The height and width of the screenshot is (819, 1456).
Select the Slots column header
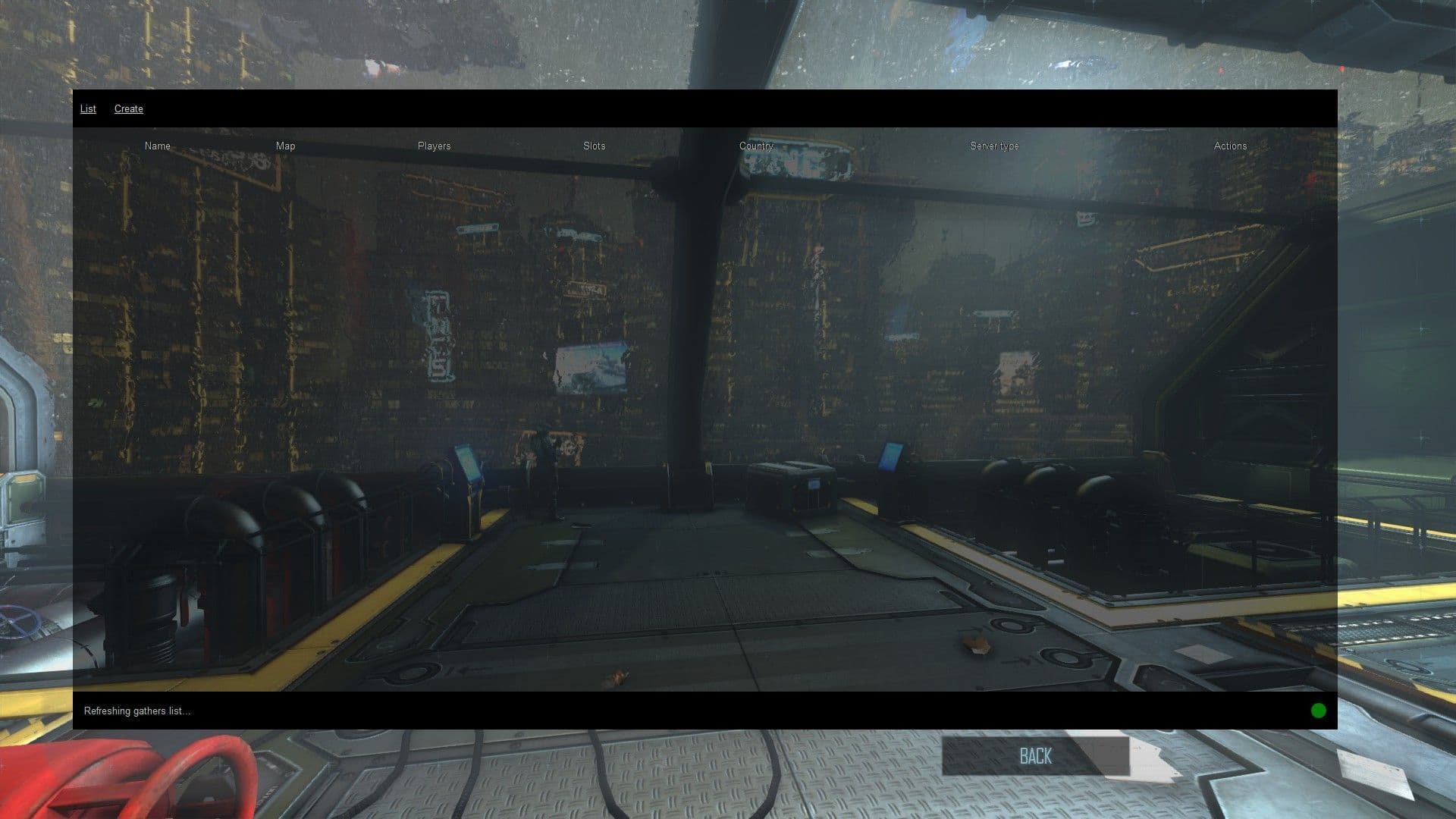595,146
